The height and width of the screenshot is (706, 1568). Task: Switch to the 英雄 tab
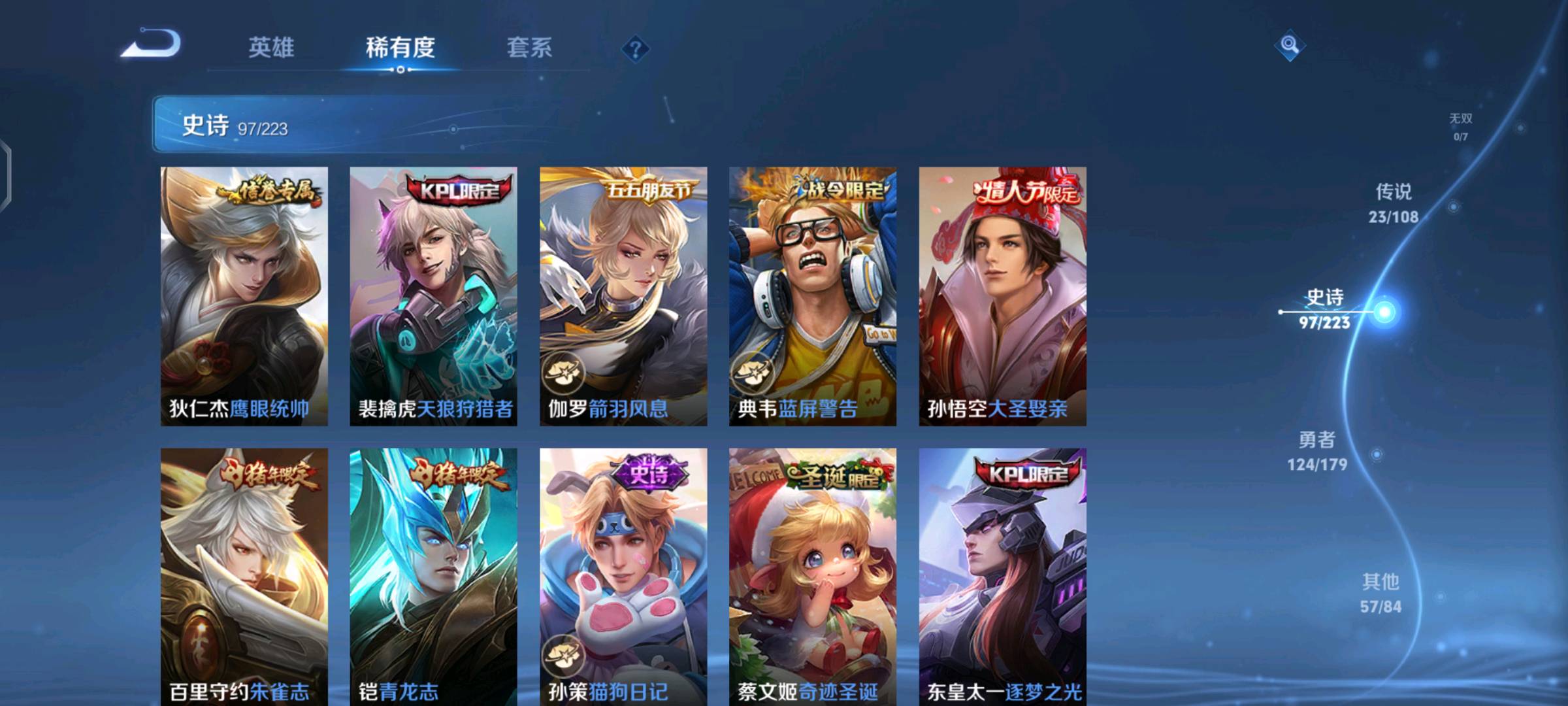click(x=271, y=48)
